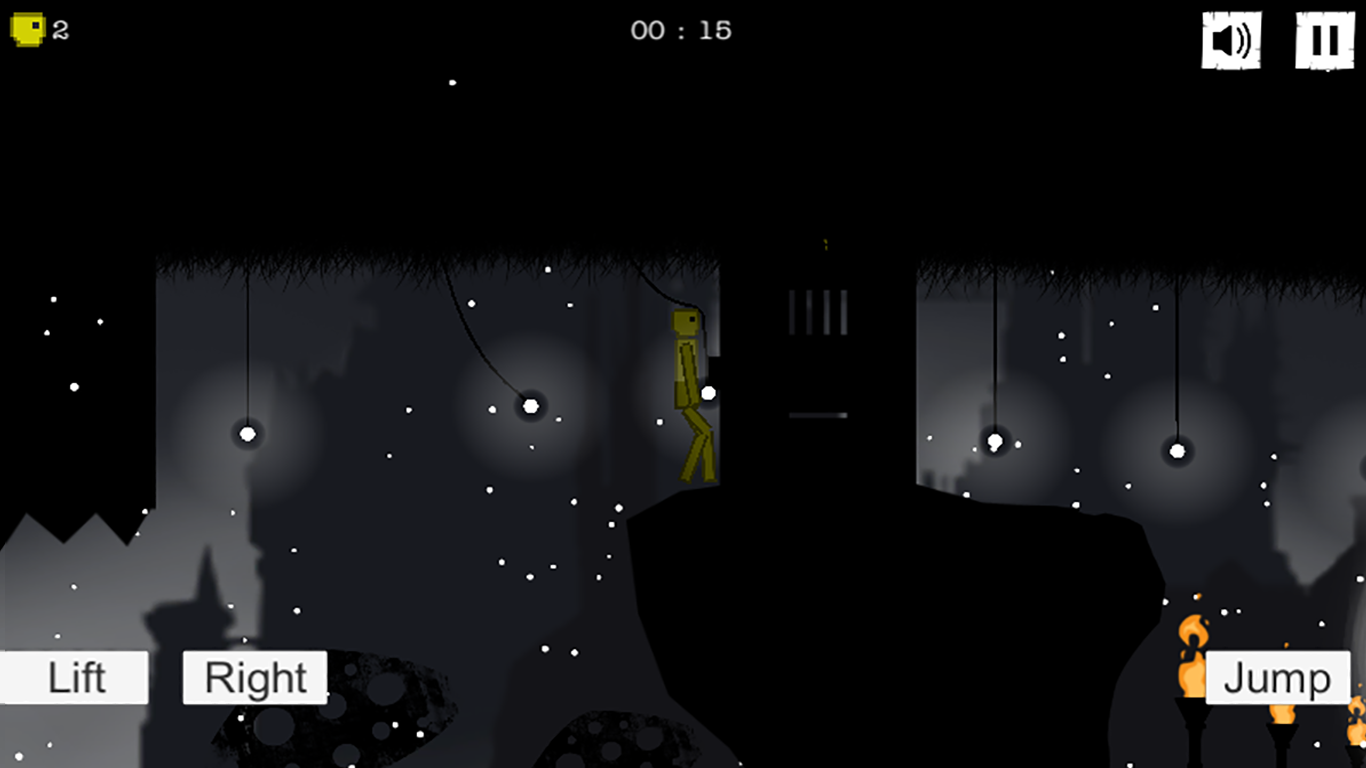
Task: Toggle the speaker audio button
Action: tap(1231, 41)
